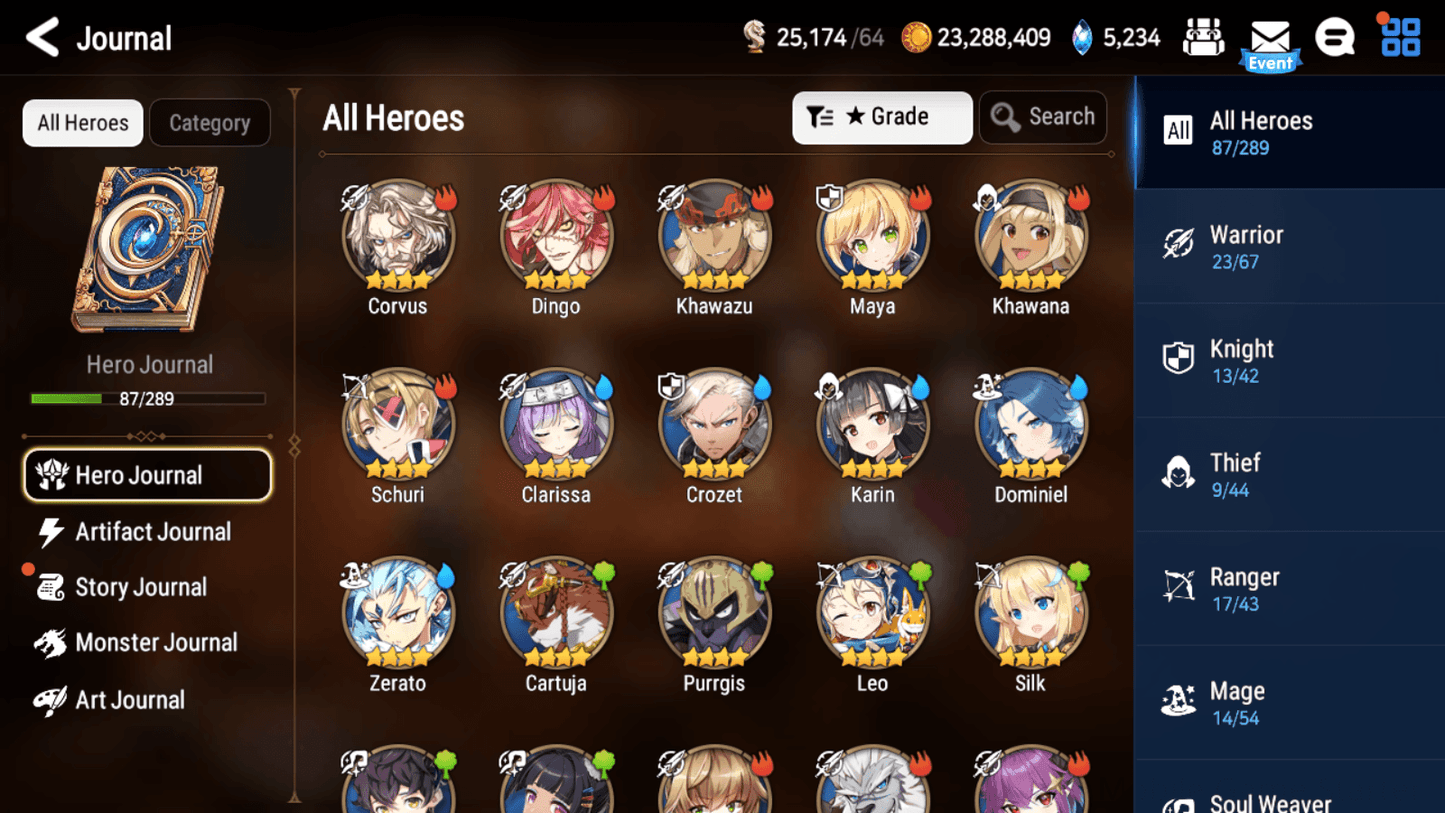Viewport: 1445px width, 813px height.
Task: Open the inventory icon in the top bar
Action: point(1203,36)
